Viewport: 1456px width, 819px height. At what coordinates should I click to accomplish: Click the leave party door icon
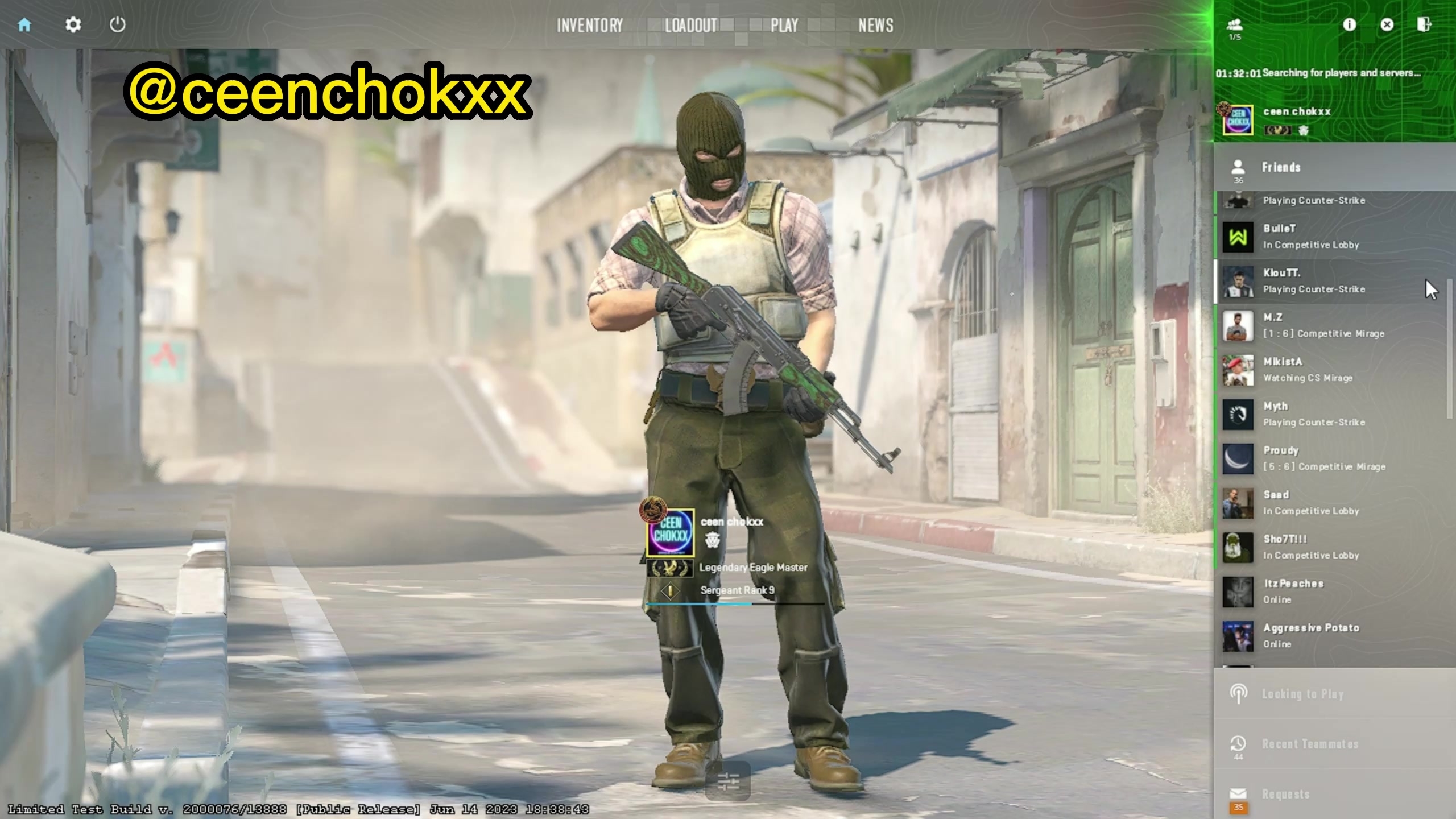point(1425,24)
